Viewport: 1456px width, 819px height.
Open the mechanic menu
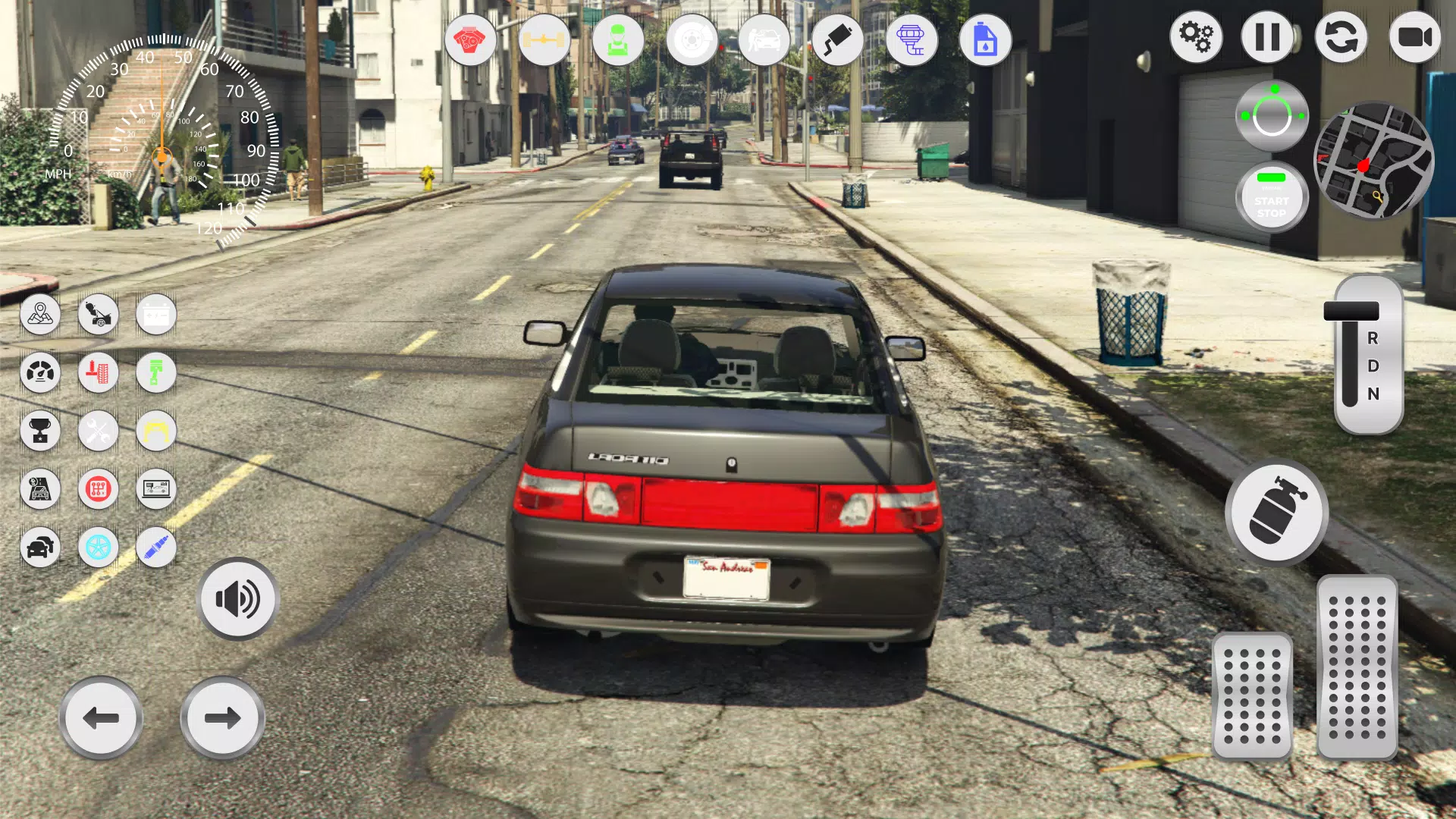[619, 40]
